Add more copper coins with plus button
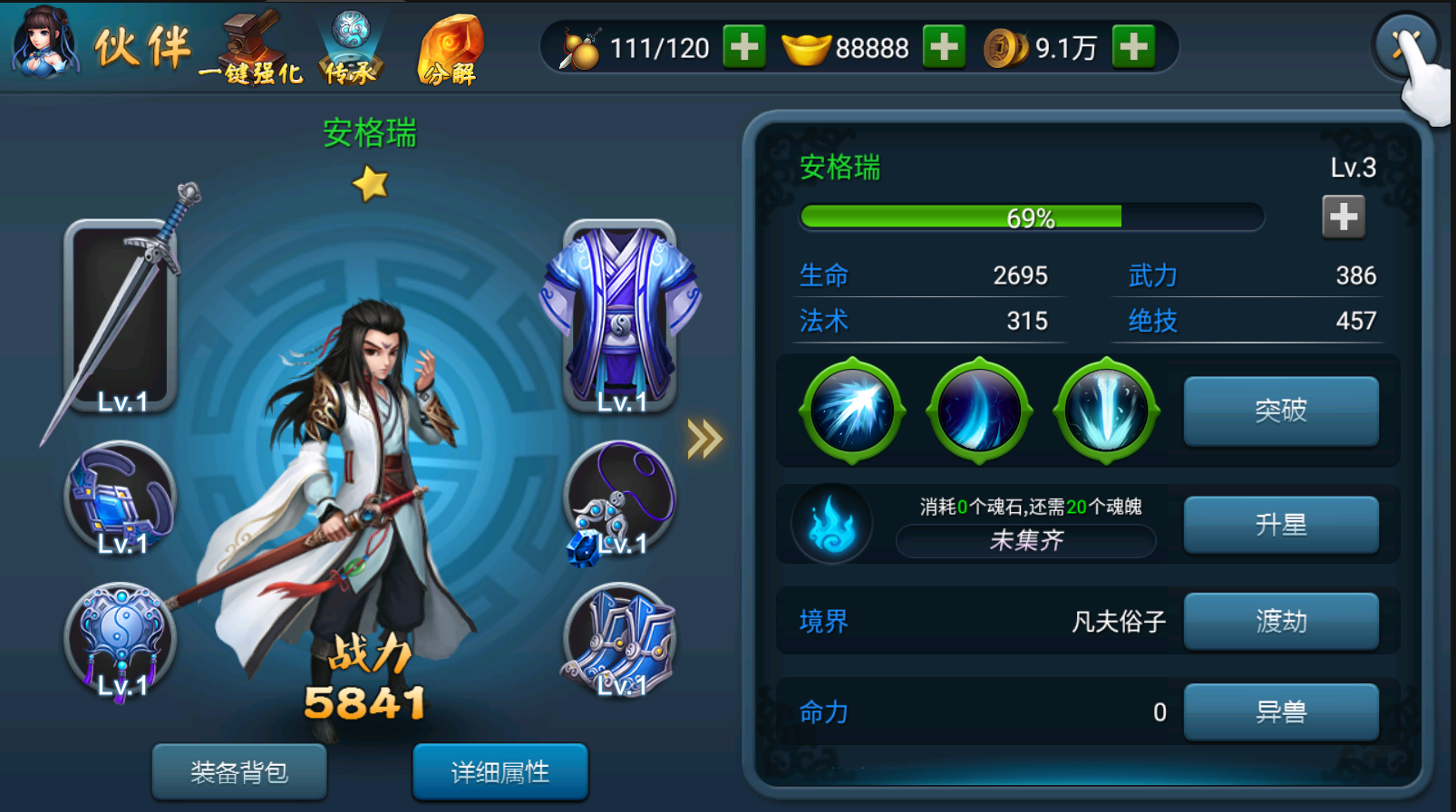The image size is (1456, 812). 1134,46
